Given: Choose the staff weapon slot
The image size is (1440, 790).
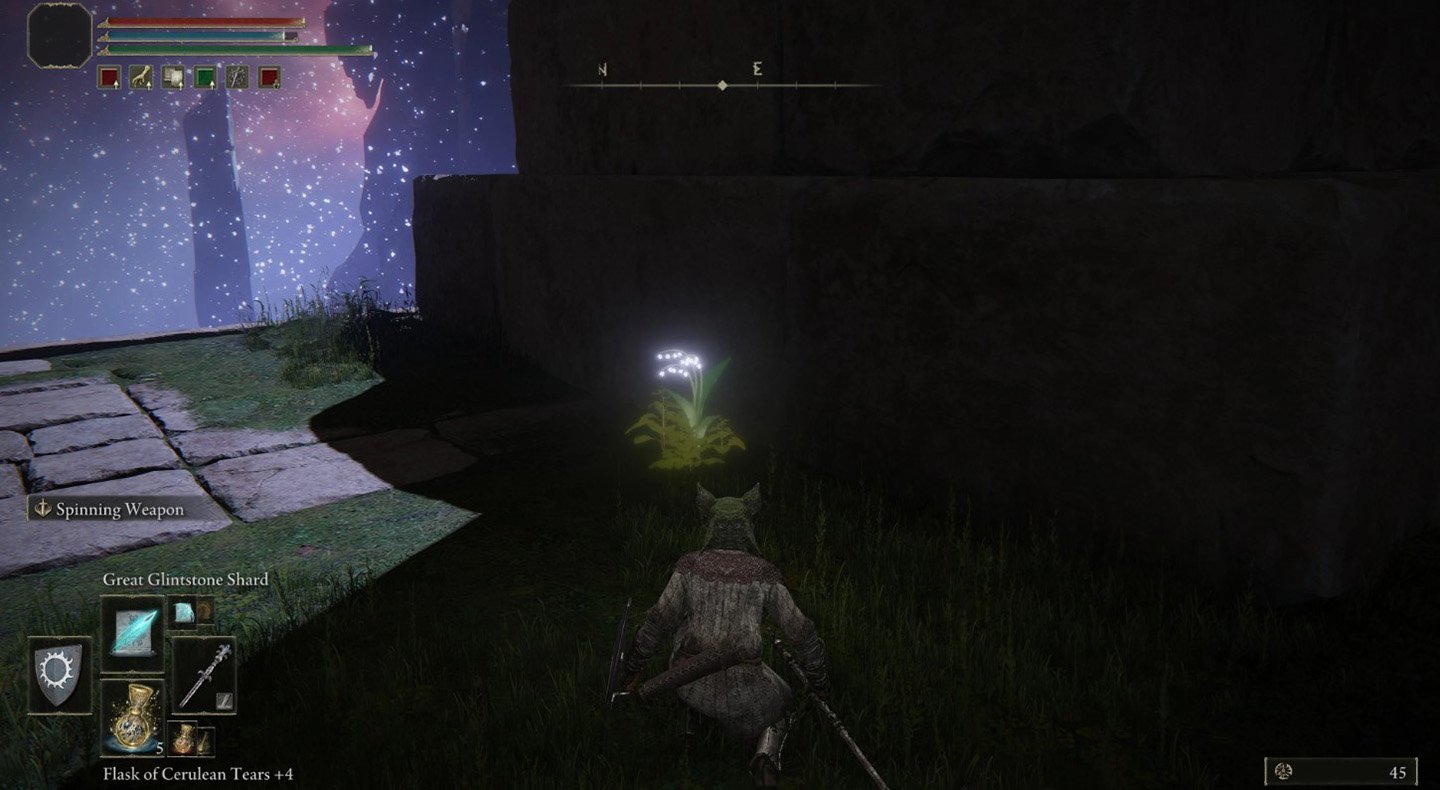Looking at the screenshot, I should (204, 675).
